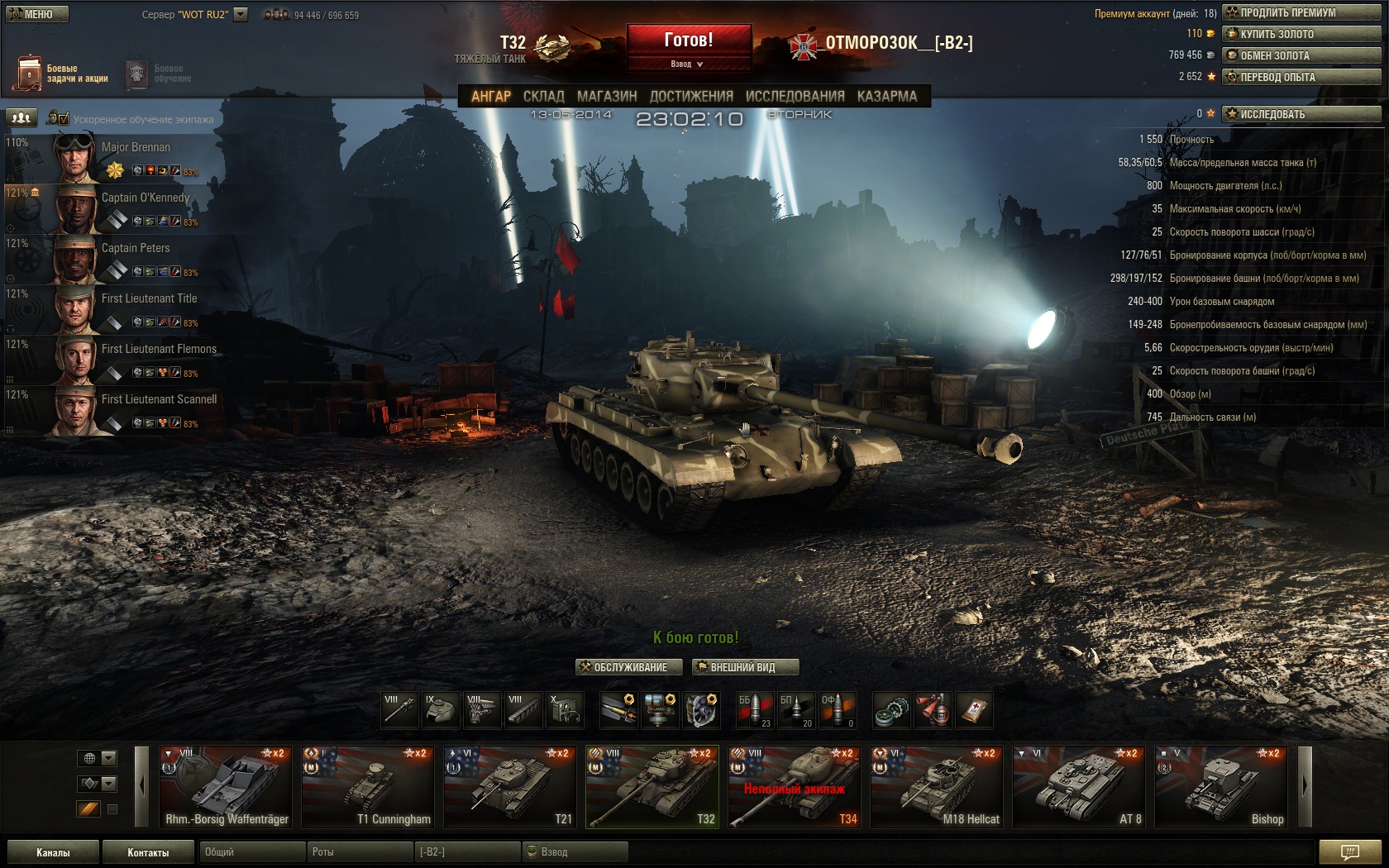Choose Купить золото
Viewport: 1389px width, 868px height.
point(1301,34)
